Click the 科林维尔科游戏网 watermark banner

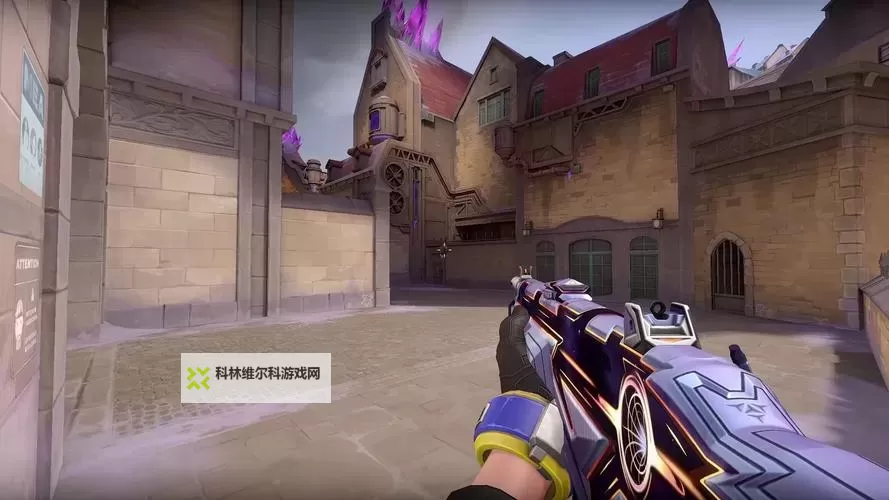click(x=256, y=378)
